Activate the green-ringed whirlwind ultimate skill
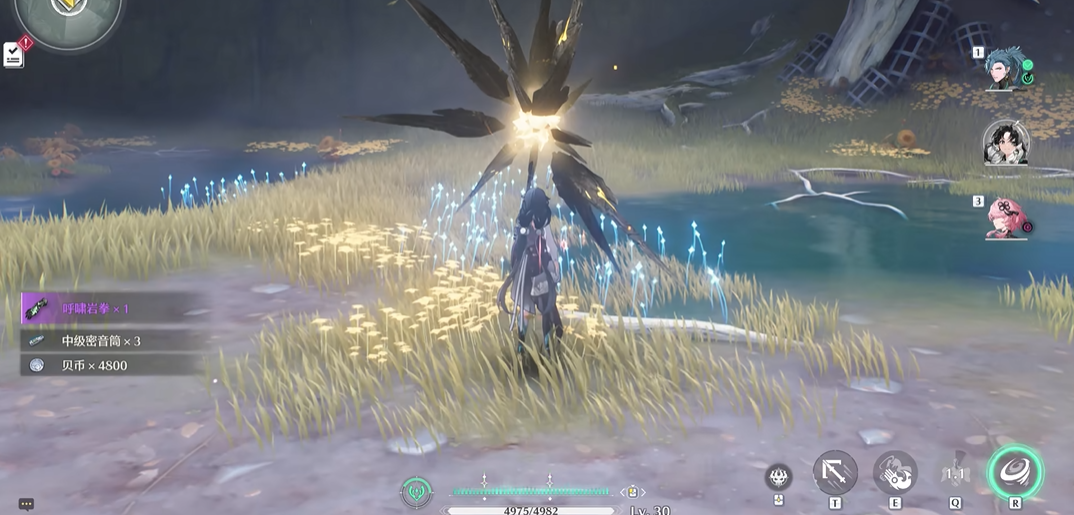Viewport: 1074px width, 515px height. click(1015, 471)
